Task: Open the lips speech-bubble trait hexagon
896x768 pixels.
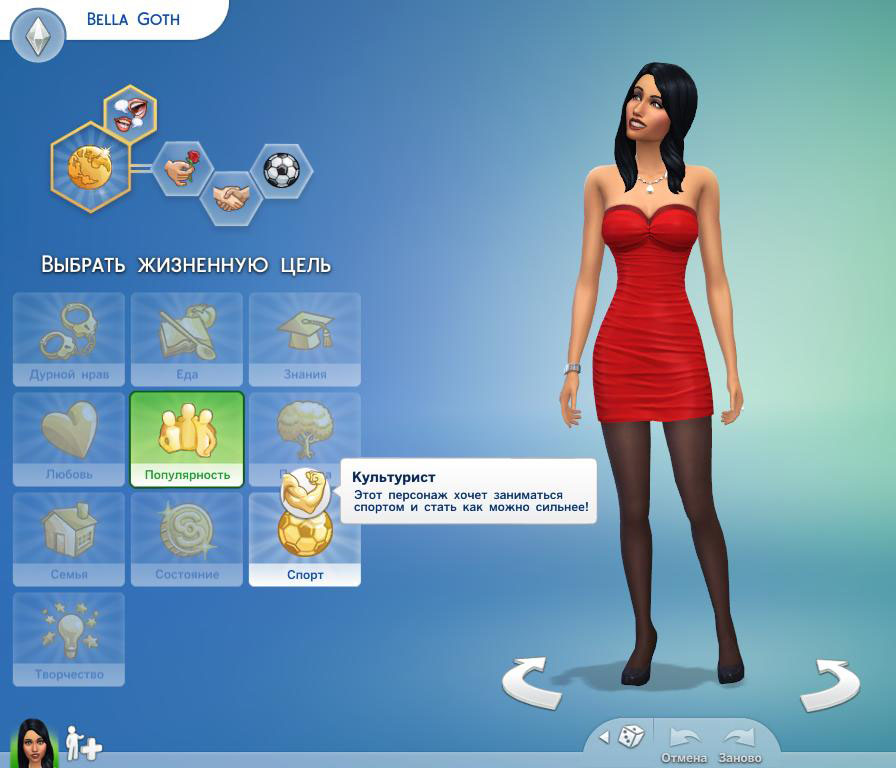Action: click(x=130, y=111)
